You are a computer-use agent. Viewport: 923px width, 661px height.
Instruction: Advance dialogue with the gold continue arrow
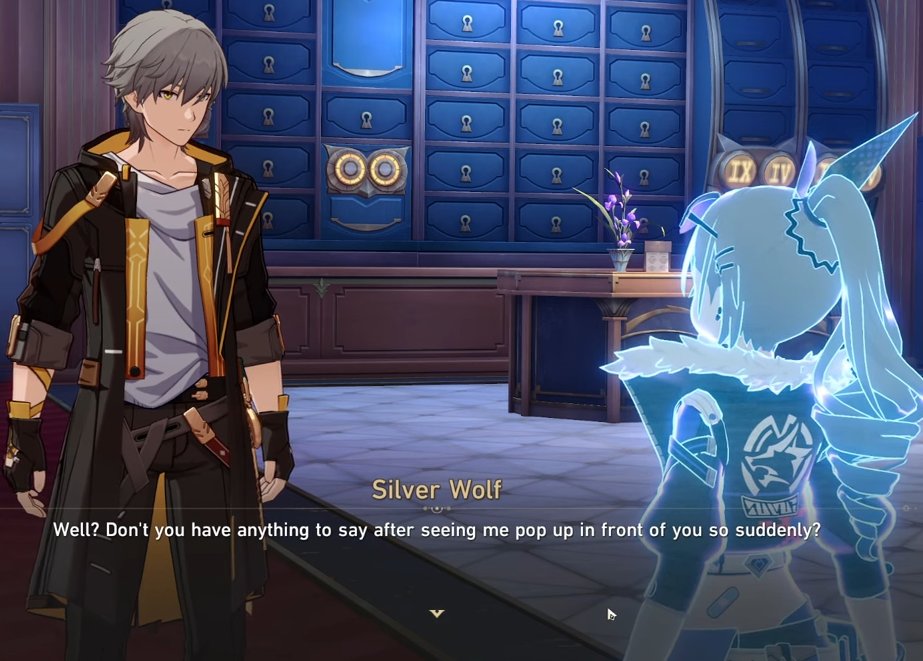437,613
